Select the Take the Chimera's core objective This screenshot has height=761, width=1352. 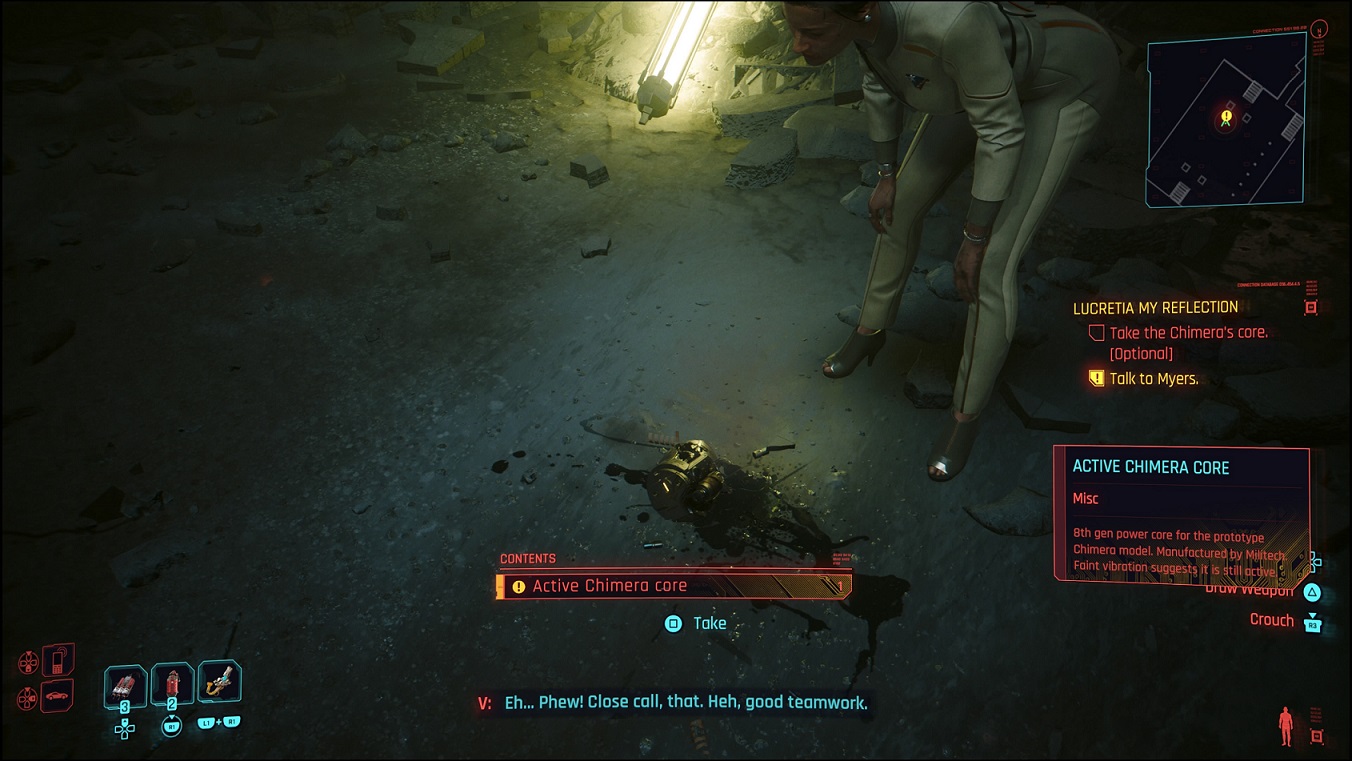(1188, 333)
